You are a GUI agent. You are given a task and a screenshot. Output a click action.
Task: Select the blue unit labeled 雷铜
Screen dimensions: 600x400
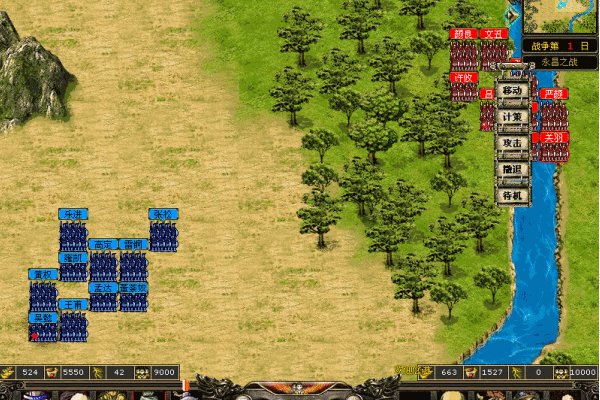click(x=134, y=266)
